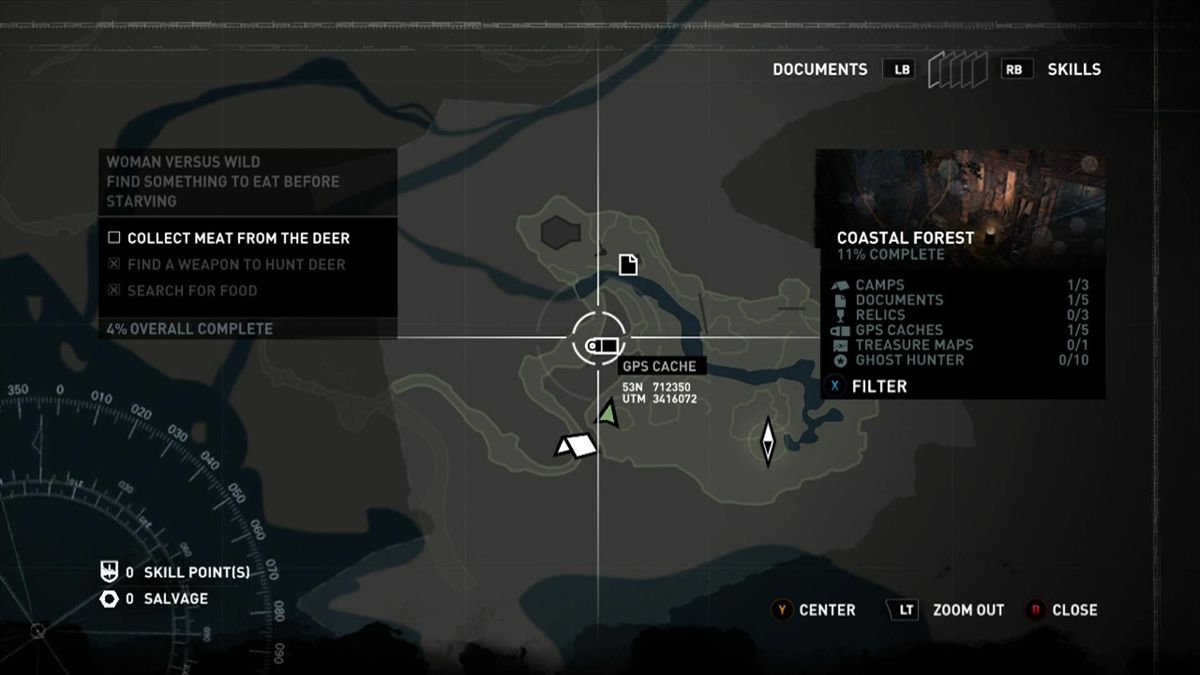
Task: Select the GPS cache map marker
Action: point(598,347)
